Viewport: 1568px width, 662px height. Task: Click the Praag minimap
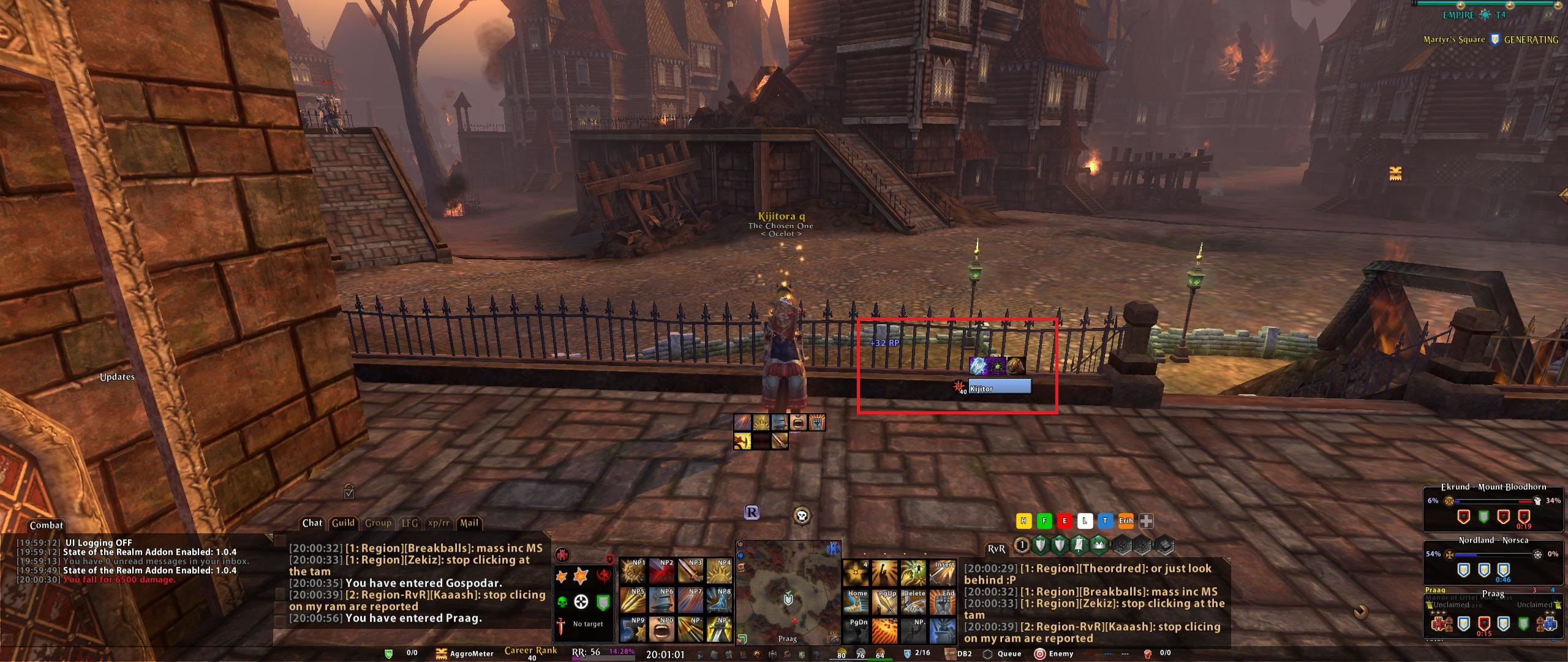(x=788, y=593)
